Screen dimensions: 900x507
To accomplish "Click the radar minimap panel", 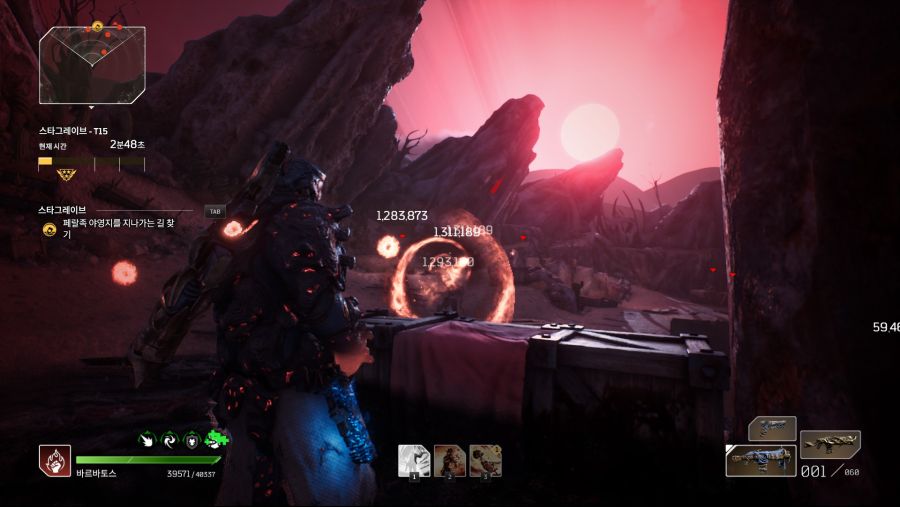I will point(92,65).
